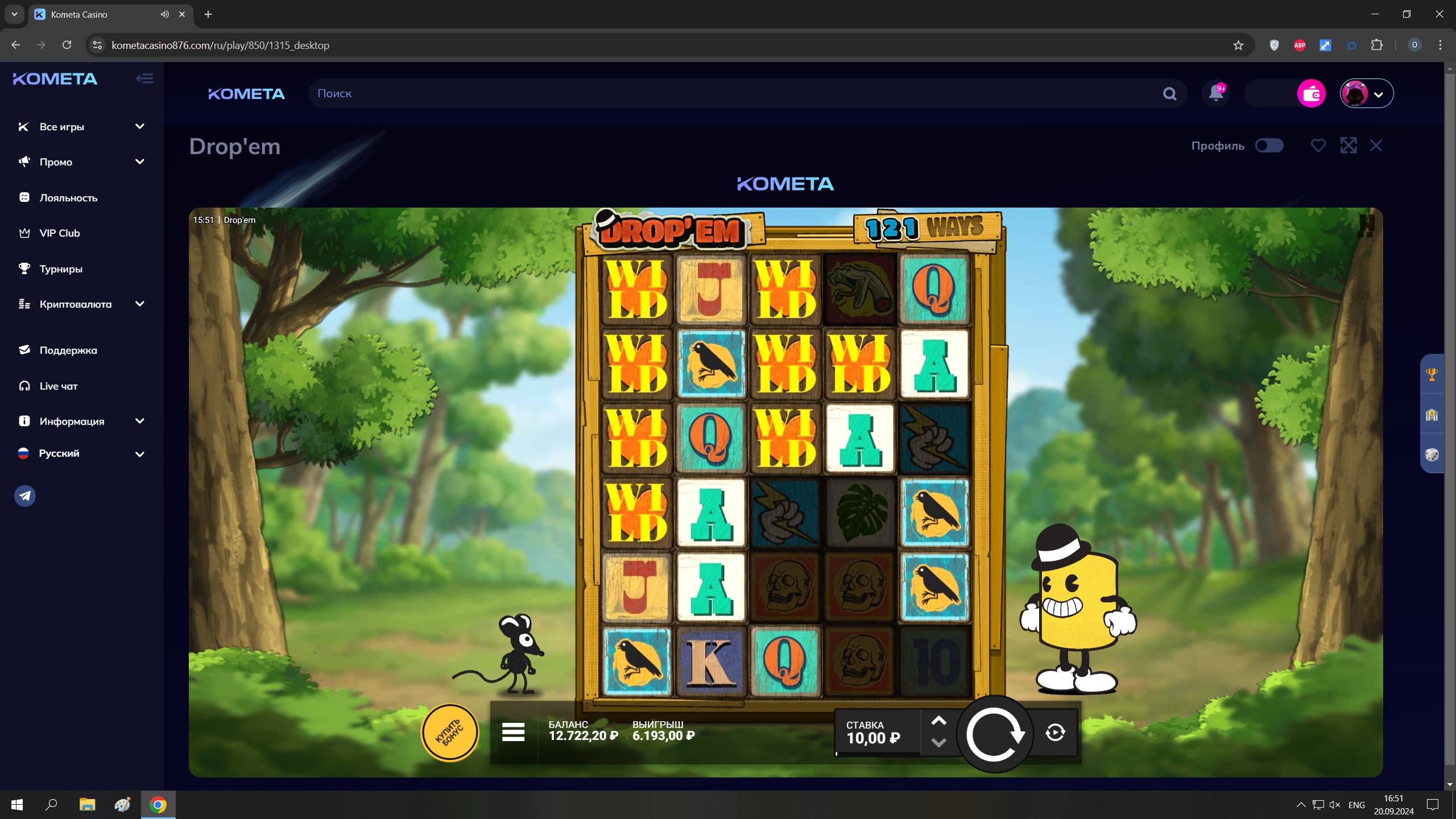
Task: Open the profile avatar dropdown
Action: (1366, 94)
